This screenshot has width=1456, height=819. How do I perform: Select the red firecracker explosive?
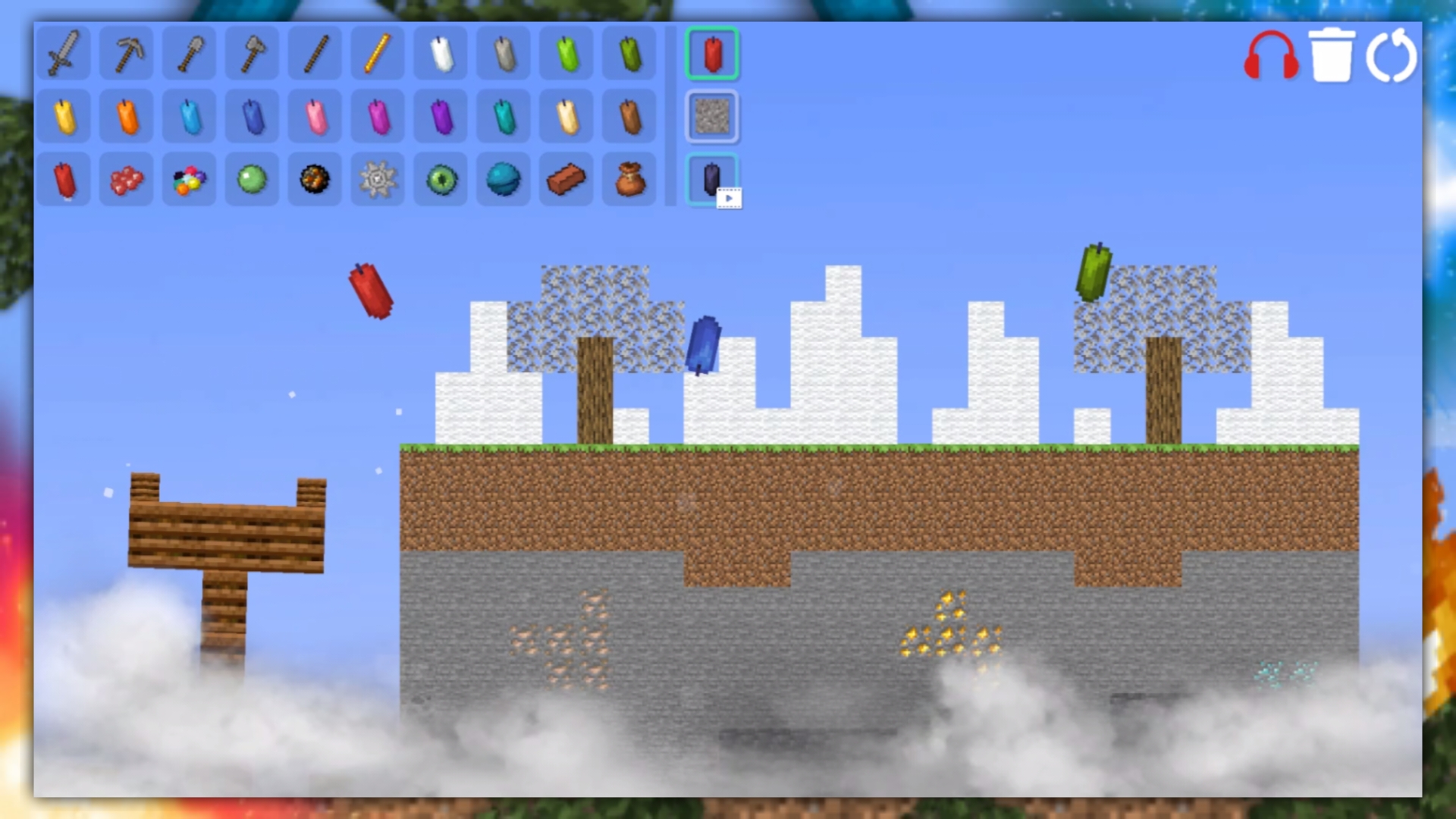point(64,178)
